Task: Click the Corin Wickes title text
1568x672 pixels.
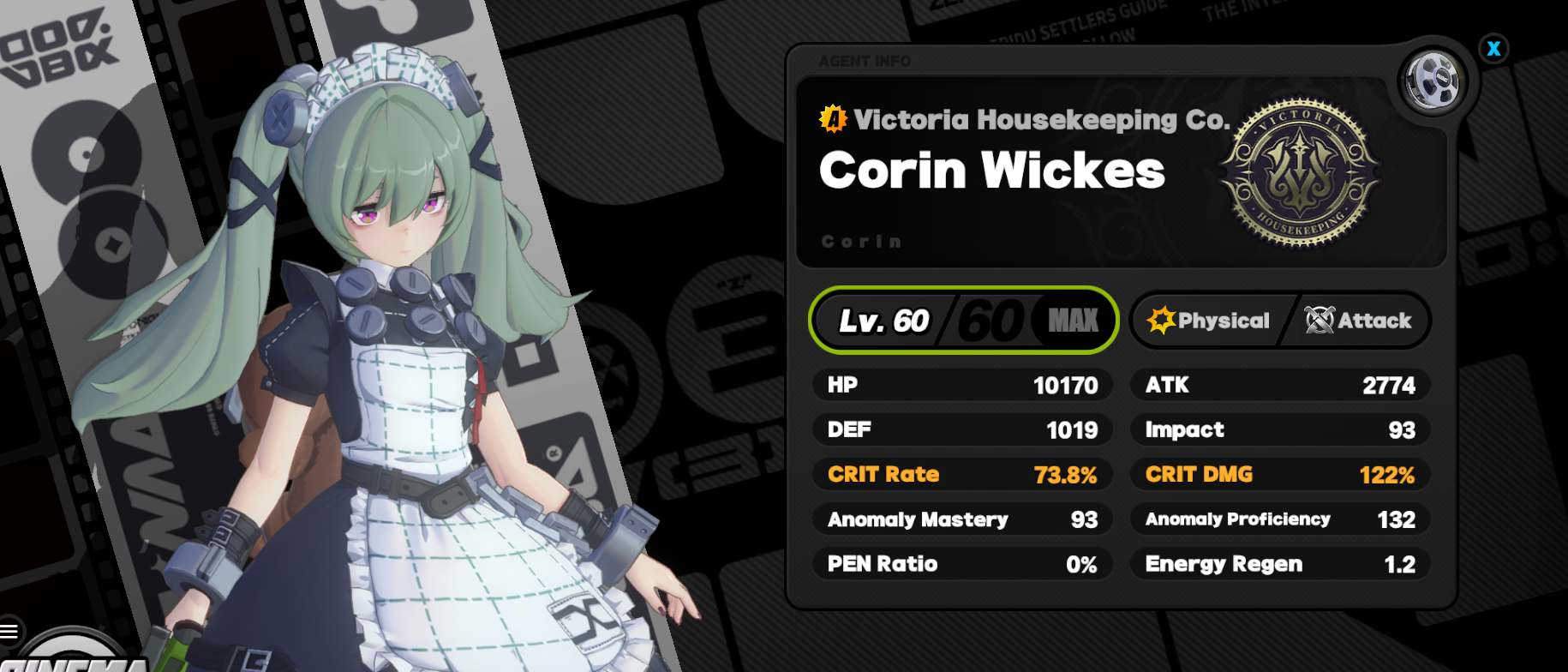Action: [x=990, y=171]
